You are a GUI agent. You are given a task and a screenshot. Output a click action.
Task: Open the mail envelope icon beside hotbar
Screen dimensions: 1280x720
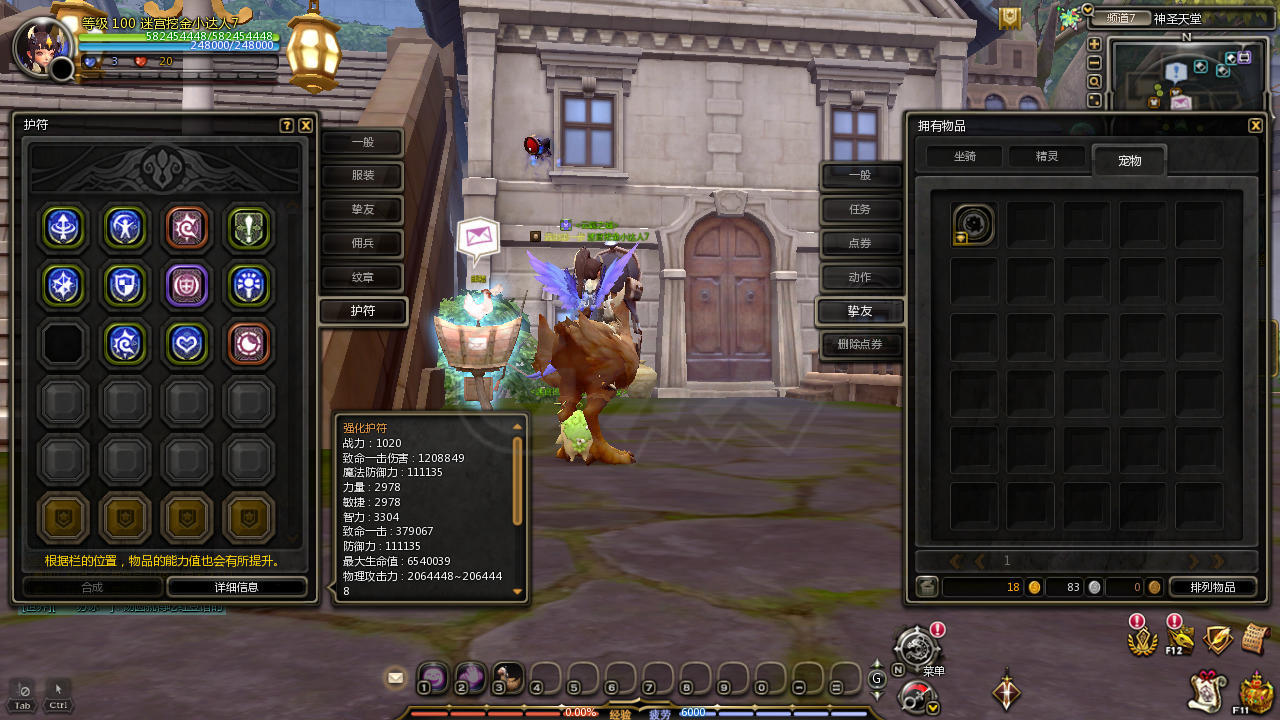click(x=396, y=678)
